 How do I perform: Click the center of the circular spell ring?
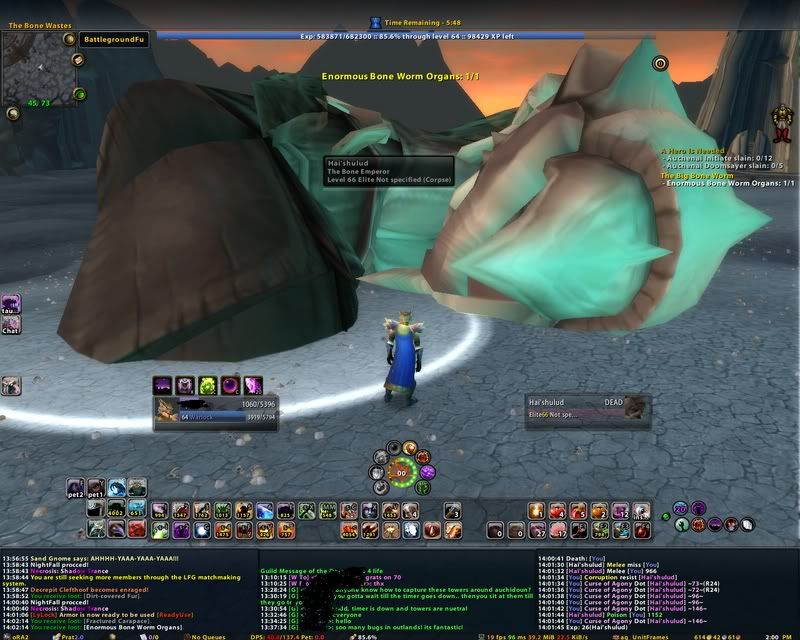point(401,472)
